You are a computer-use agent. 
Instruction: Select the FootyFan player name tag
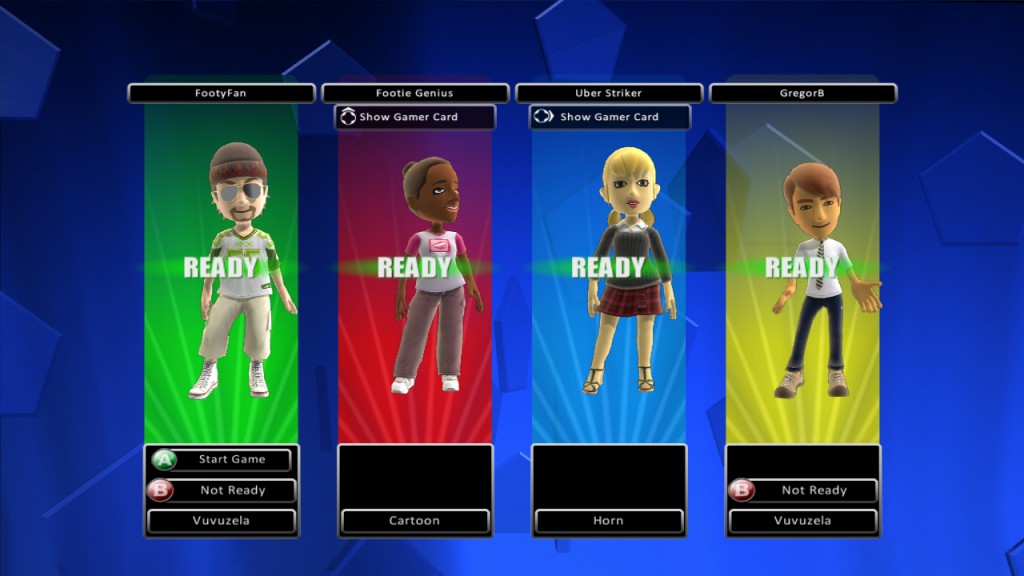pos(221,93)
